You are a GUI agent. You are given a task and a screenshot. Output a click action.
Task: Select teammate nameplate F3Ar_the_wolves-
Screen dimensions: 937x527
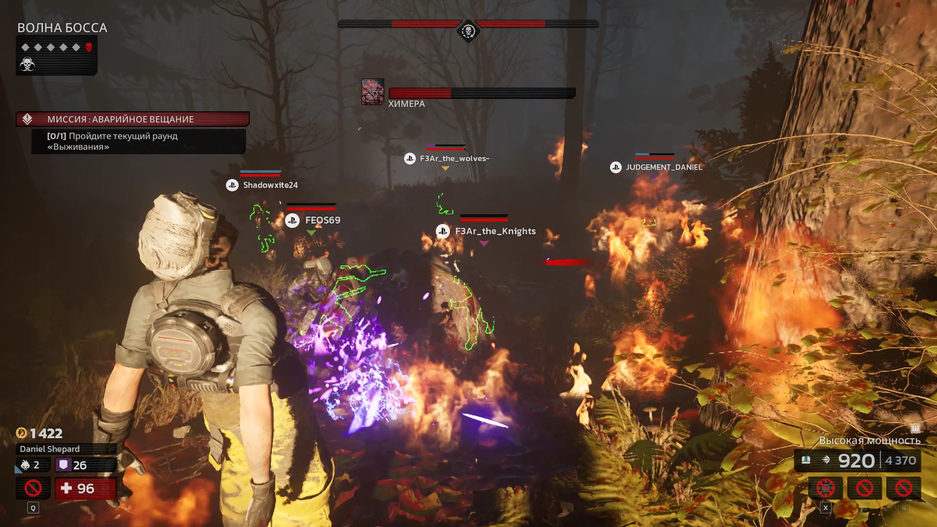[446, 159]
